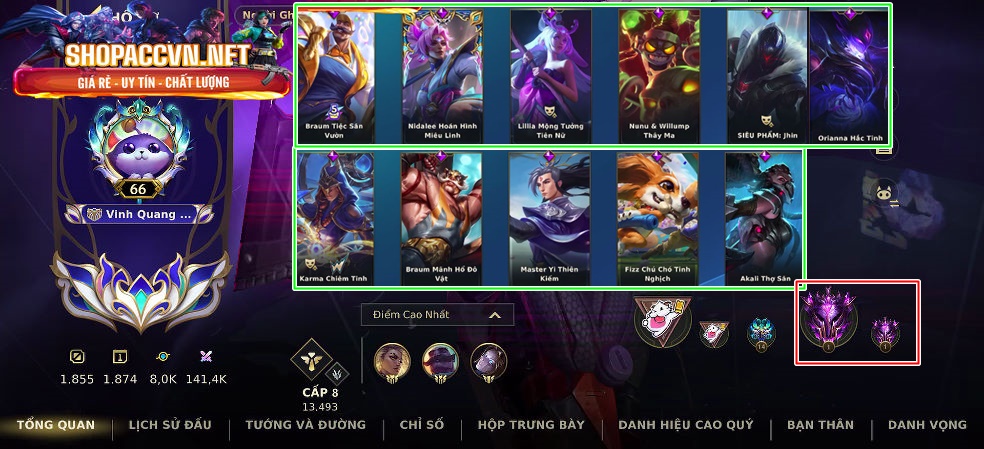Image resolution: width=984 pixels, height=449 pixels.
Task: Go to the Tướng Và Đường tab
Action: [x=305, y=425]
